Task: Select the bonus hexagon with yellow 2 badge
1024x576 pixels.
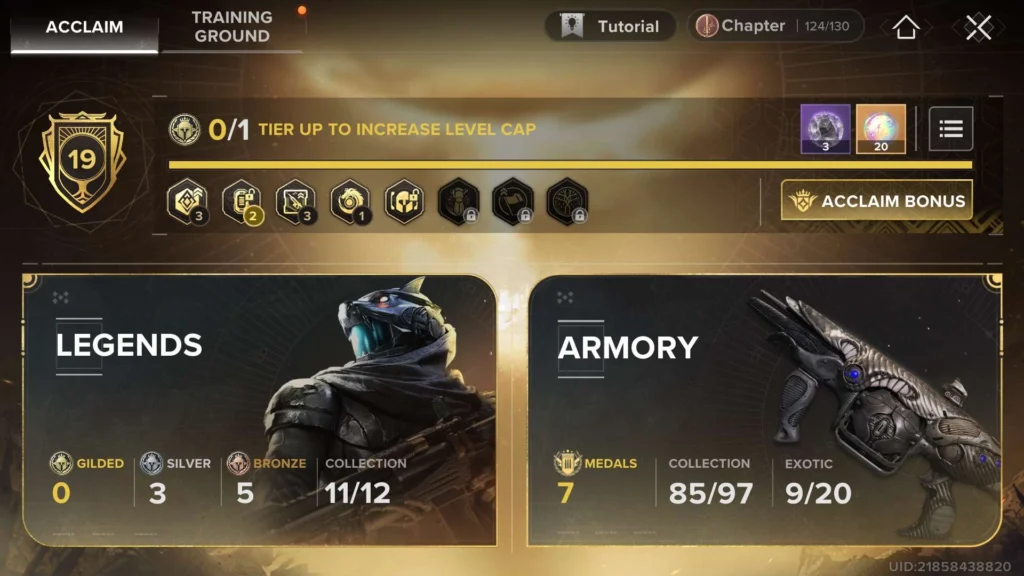Action: click(241, 200)
